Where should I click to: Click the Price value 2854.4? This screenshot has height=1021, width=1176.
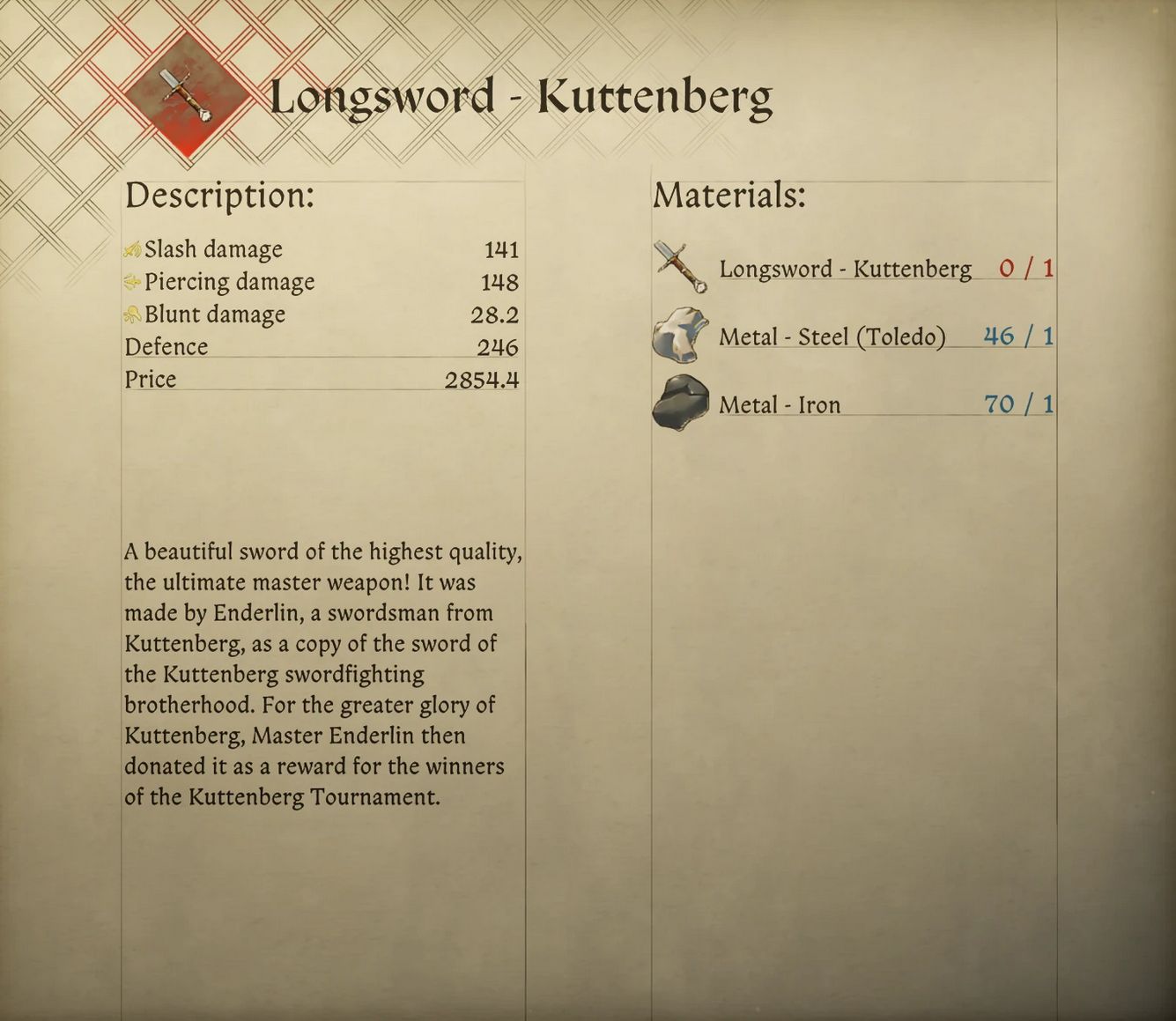coord(482,379)
